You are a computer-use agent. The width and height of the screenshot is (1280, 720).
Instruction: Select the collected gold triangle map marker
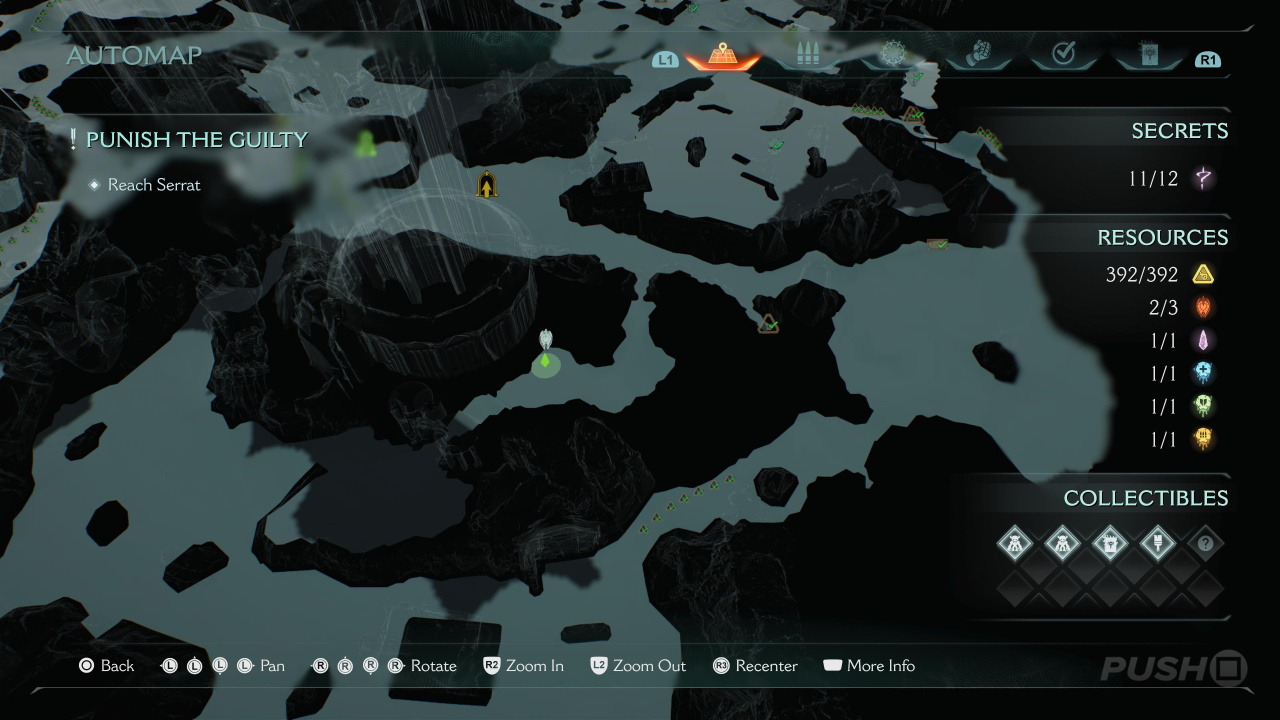click(768, 323)
